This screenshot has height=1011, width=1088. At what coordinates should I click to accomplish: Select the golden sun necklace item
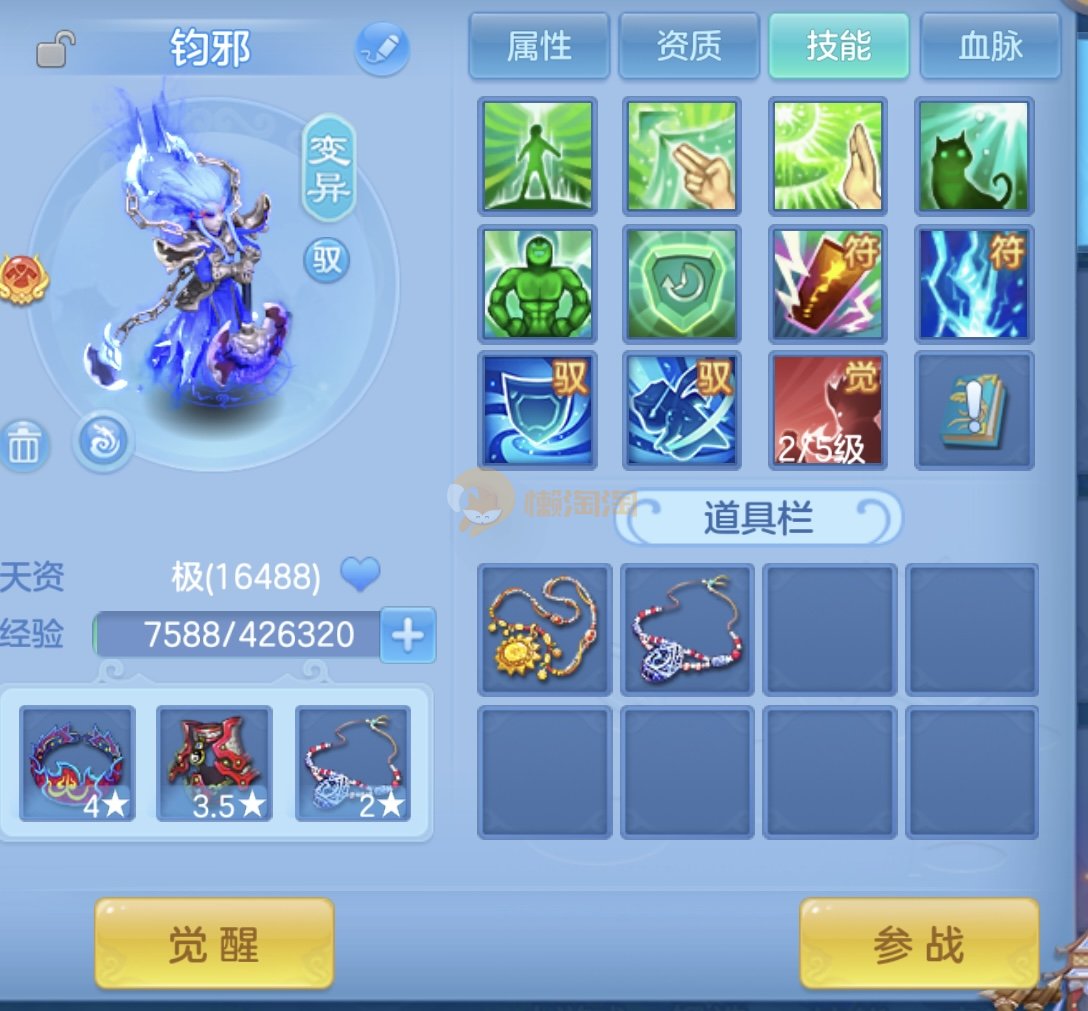pyautogui.click(x=544, y=630)
